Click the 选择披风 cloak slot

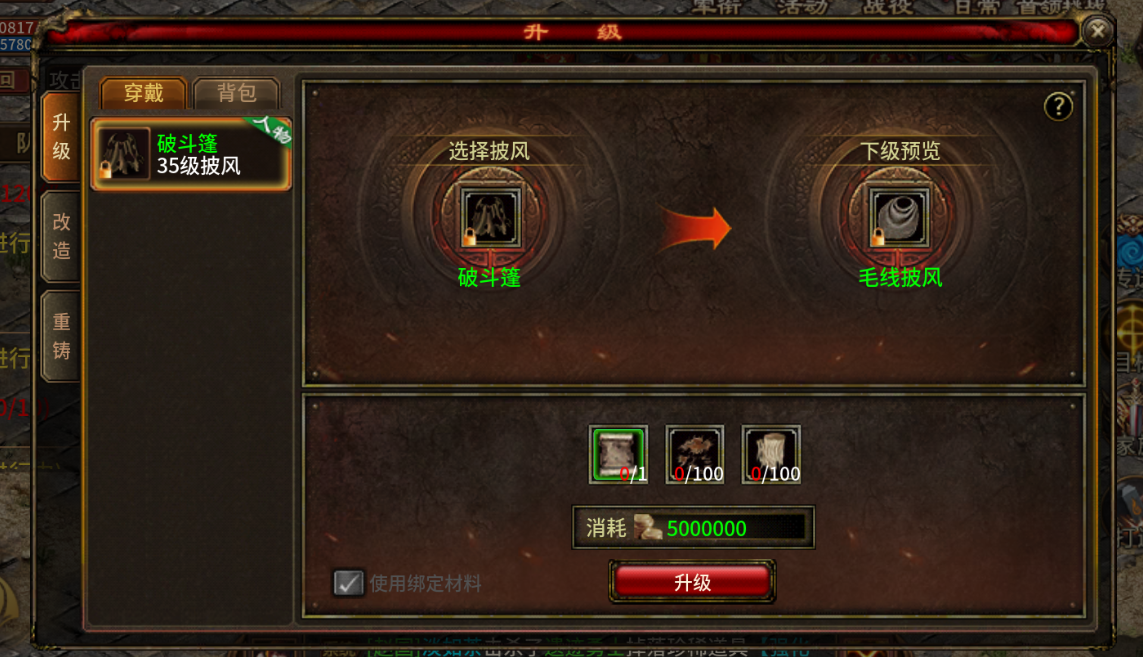click(490, 217)
